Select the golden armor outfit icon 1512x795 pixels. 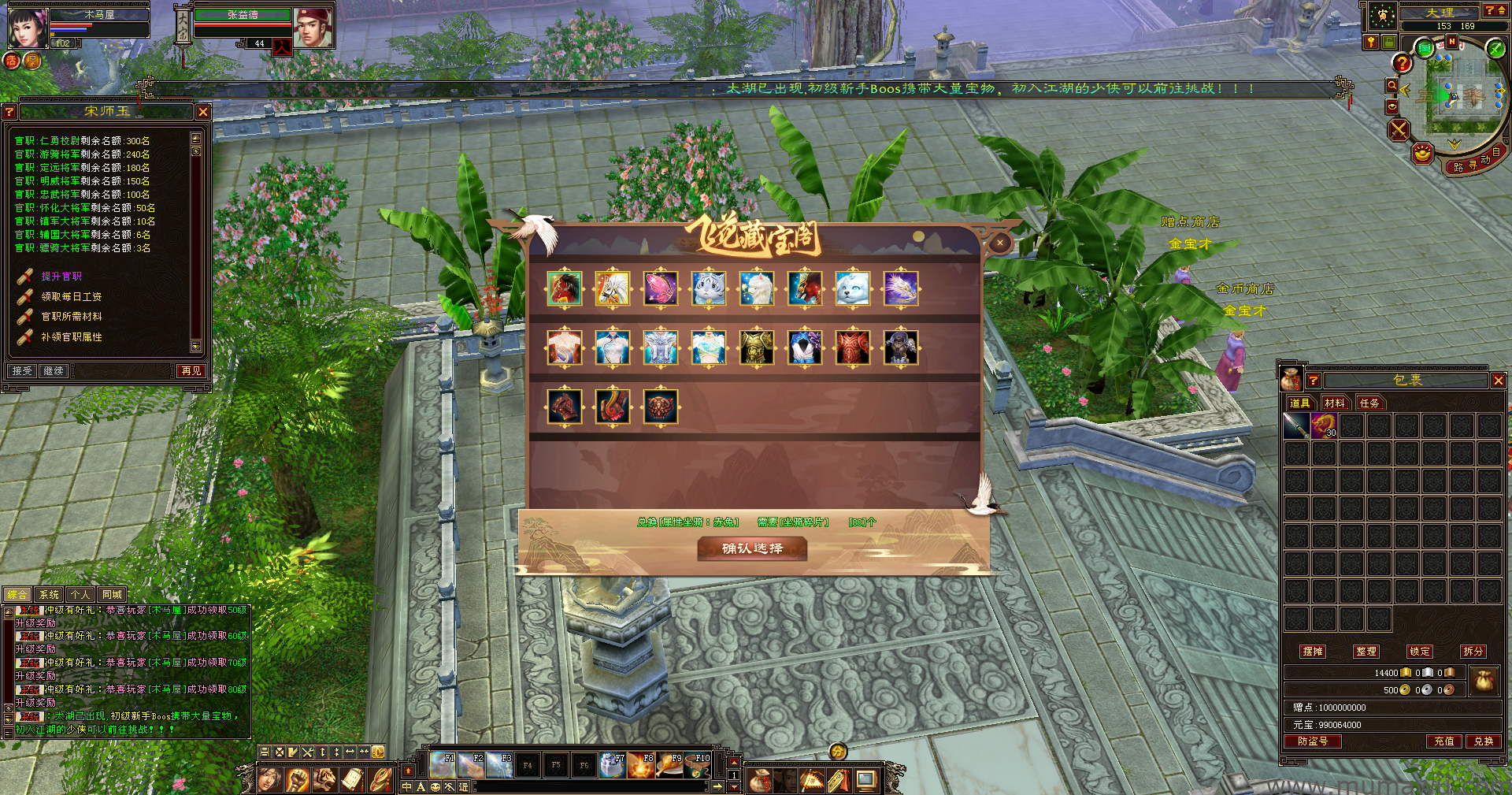click(756, 347)
